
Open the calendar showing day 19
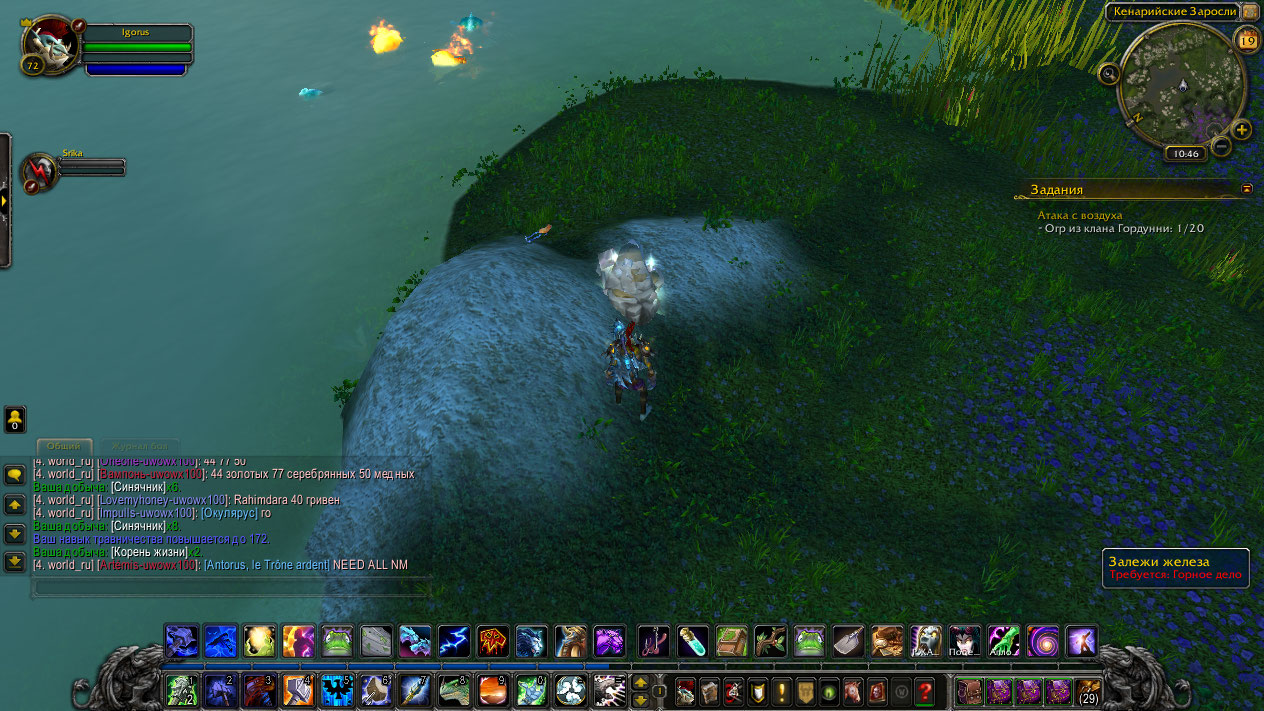coord(1247,40)
